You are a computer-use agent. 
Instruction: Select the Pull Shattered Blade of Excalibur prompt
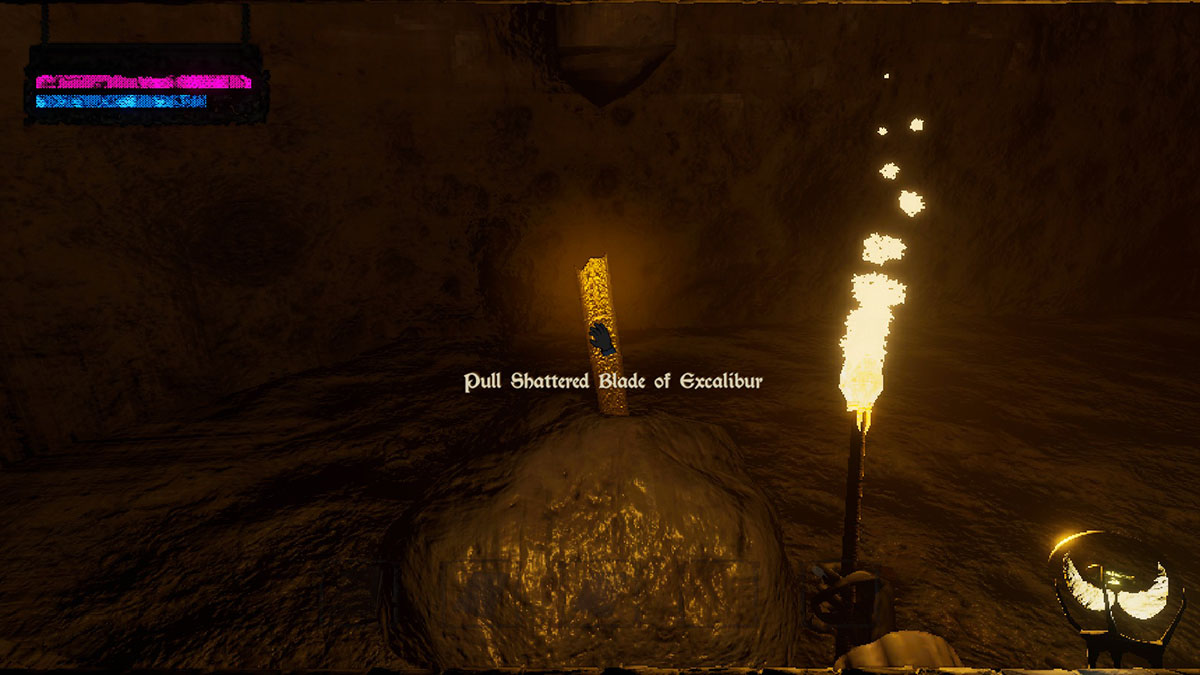coord(613,382)
